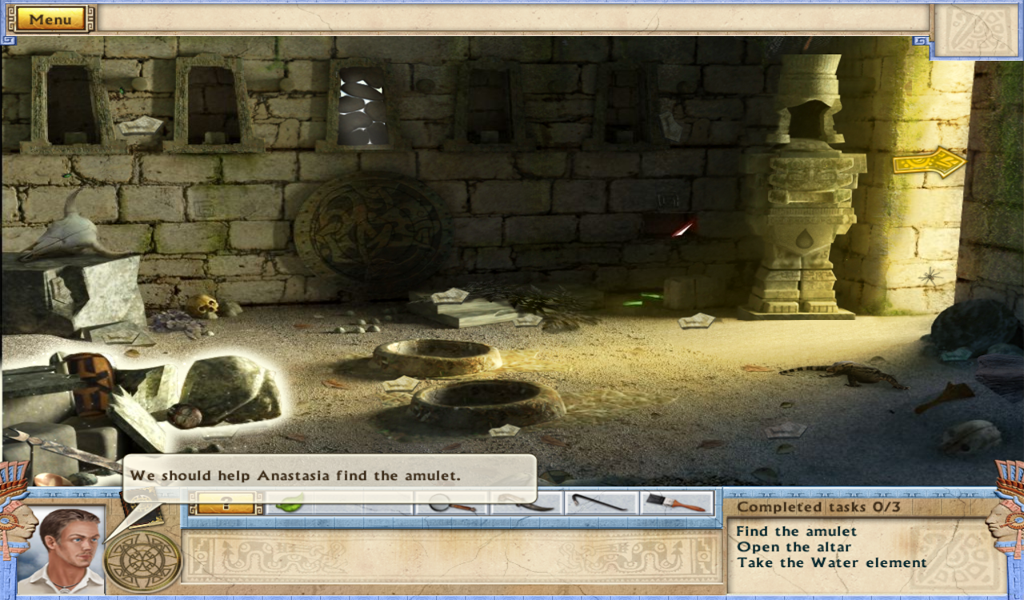The height and width of the screenshot is (600, 1024).
Task: Select the 'Find the amulet' task
Action: point(797,531)
